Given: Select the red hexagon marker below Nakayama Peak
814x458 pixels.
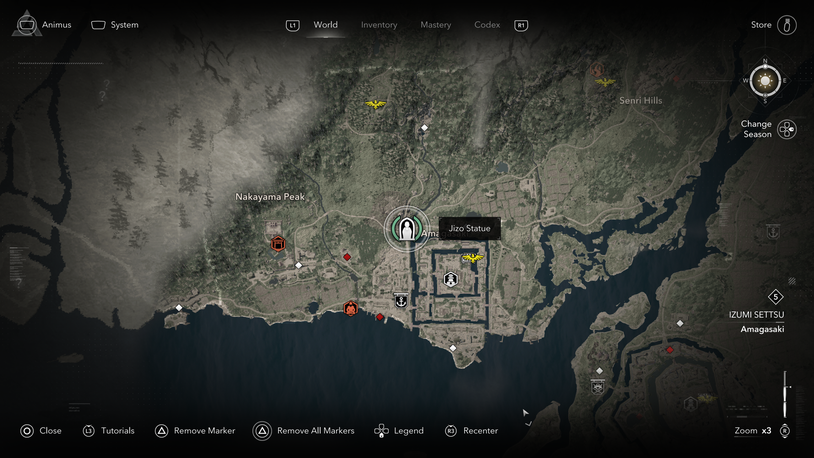Looking at the screenshot, I should [x=278, y=243].
